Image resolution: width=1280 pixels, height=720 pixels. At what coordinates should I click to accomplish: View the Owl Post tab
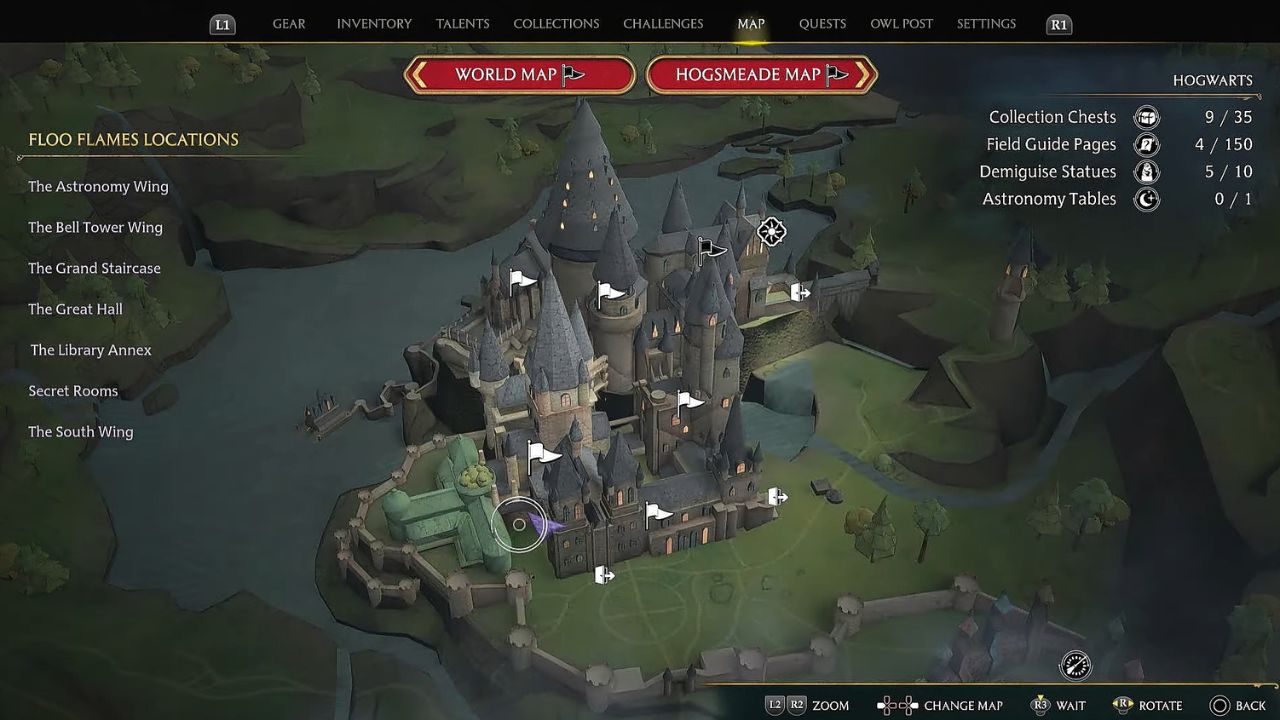(x=901, y=24)
